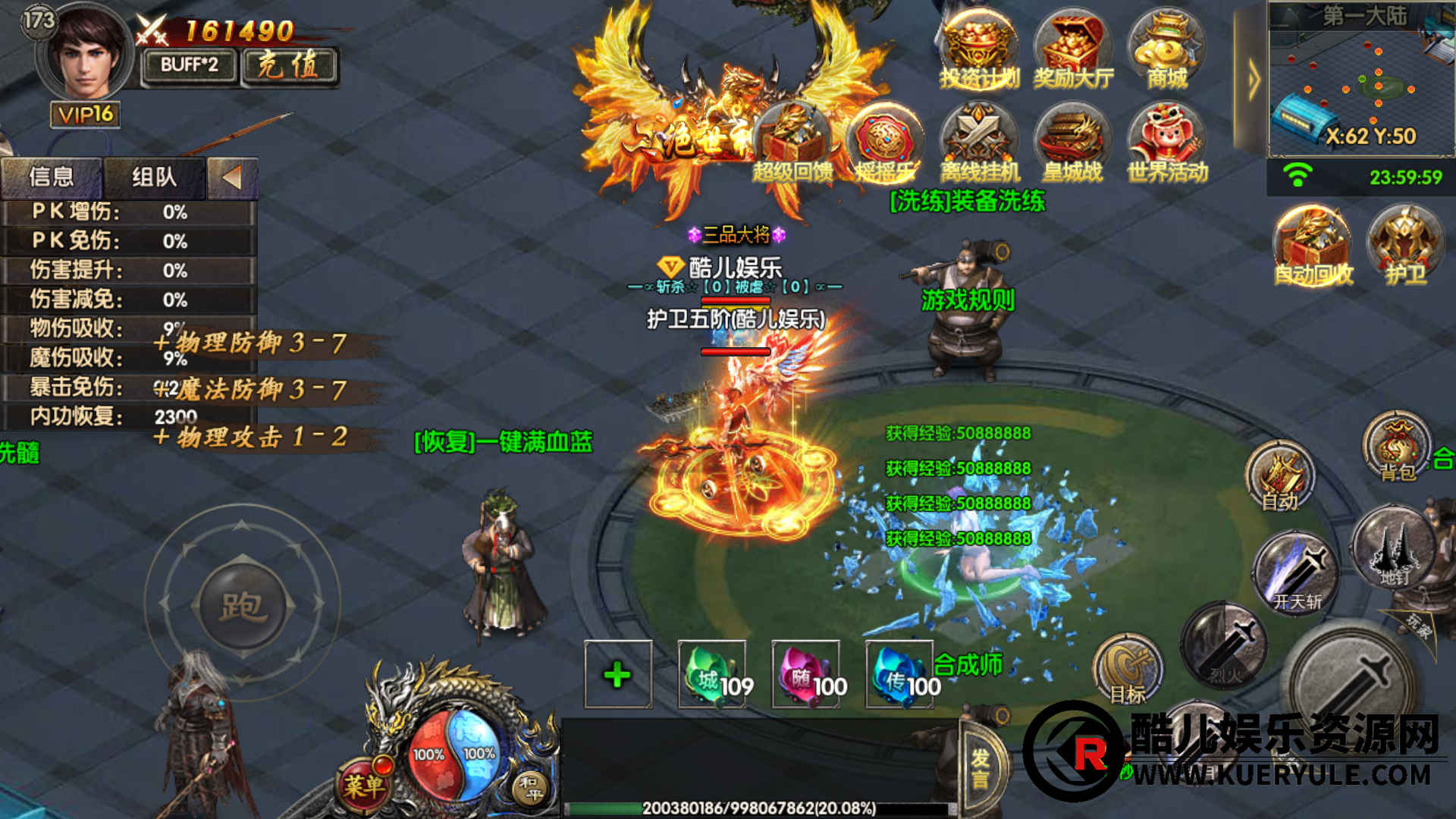The width and height of the screenshot is (1456, 819).
Task: Open the 商城 shop
Action: 1166,50
